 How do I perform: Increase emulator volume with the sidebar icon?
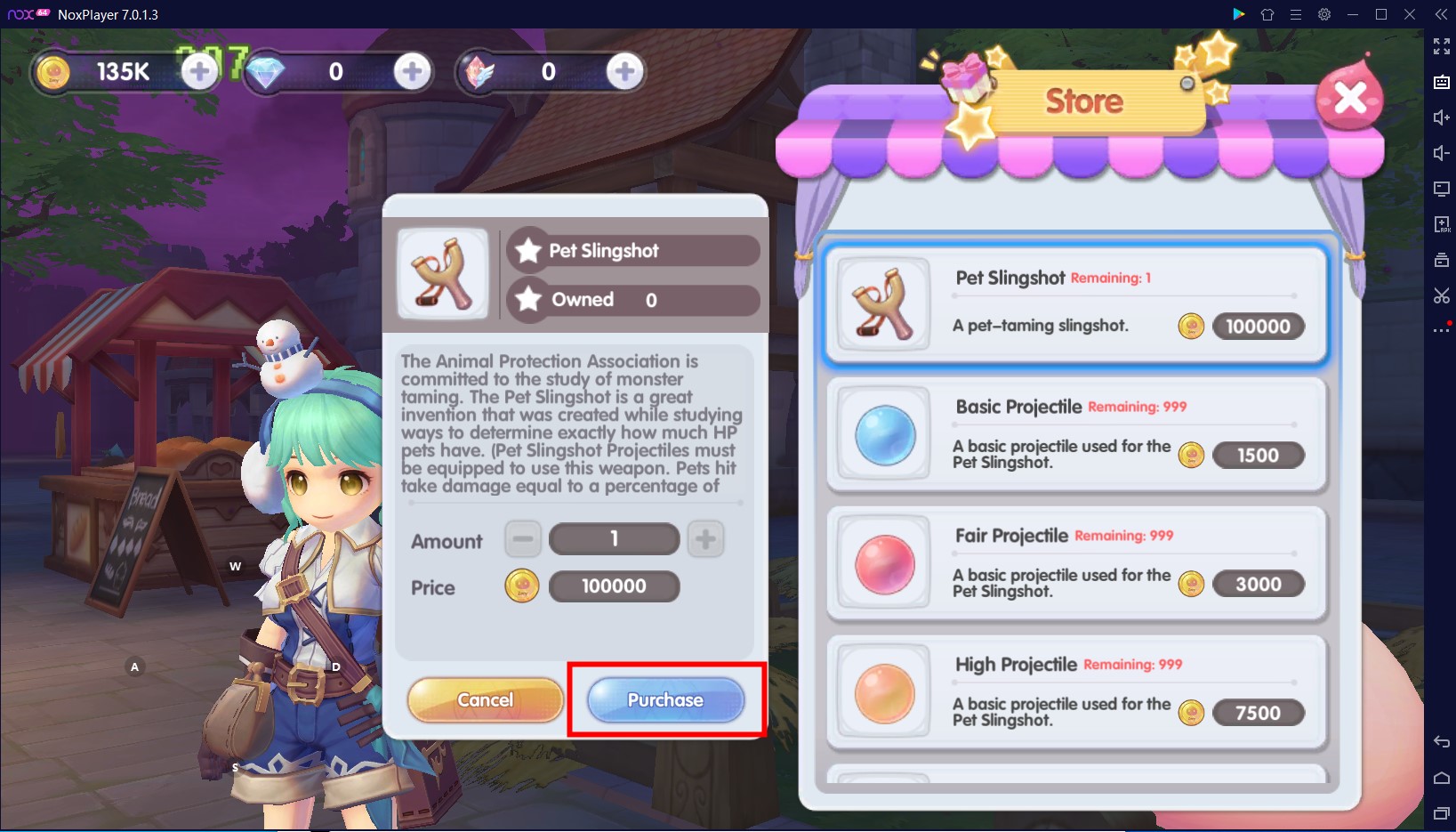click(x=1443, y=117)
